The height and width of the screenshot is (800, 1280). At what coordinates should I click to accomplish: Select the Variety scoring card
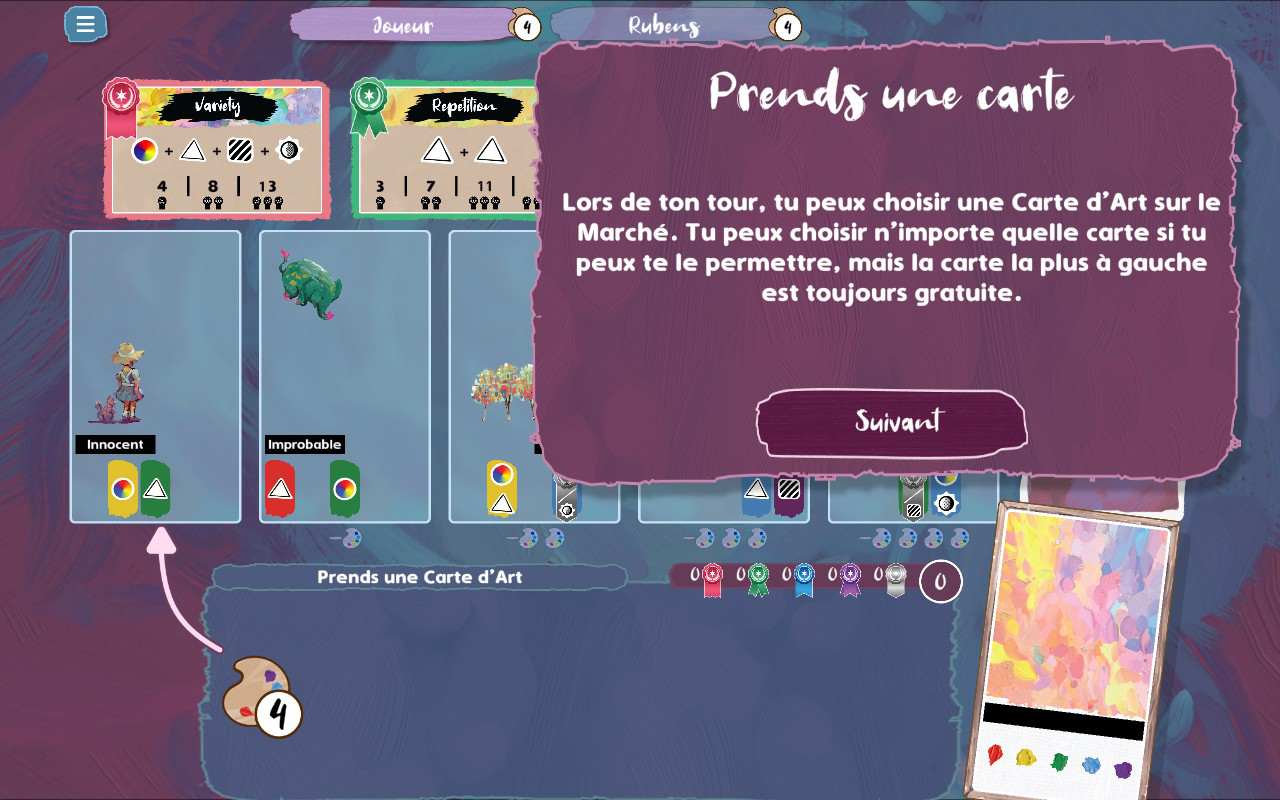217,150
